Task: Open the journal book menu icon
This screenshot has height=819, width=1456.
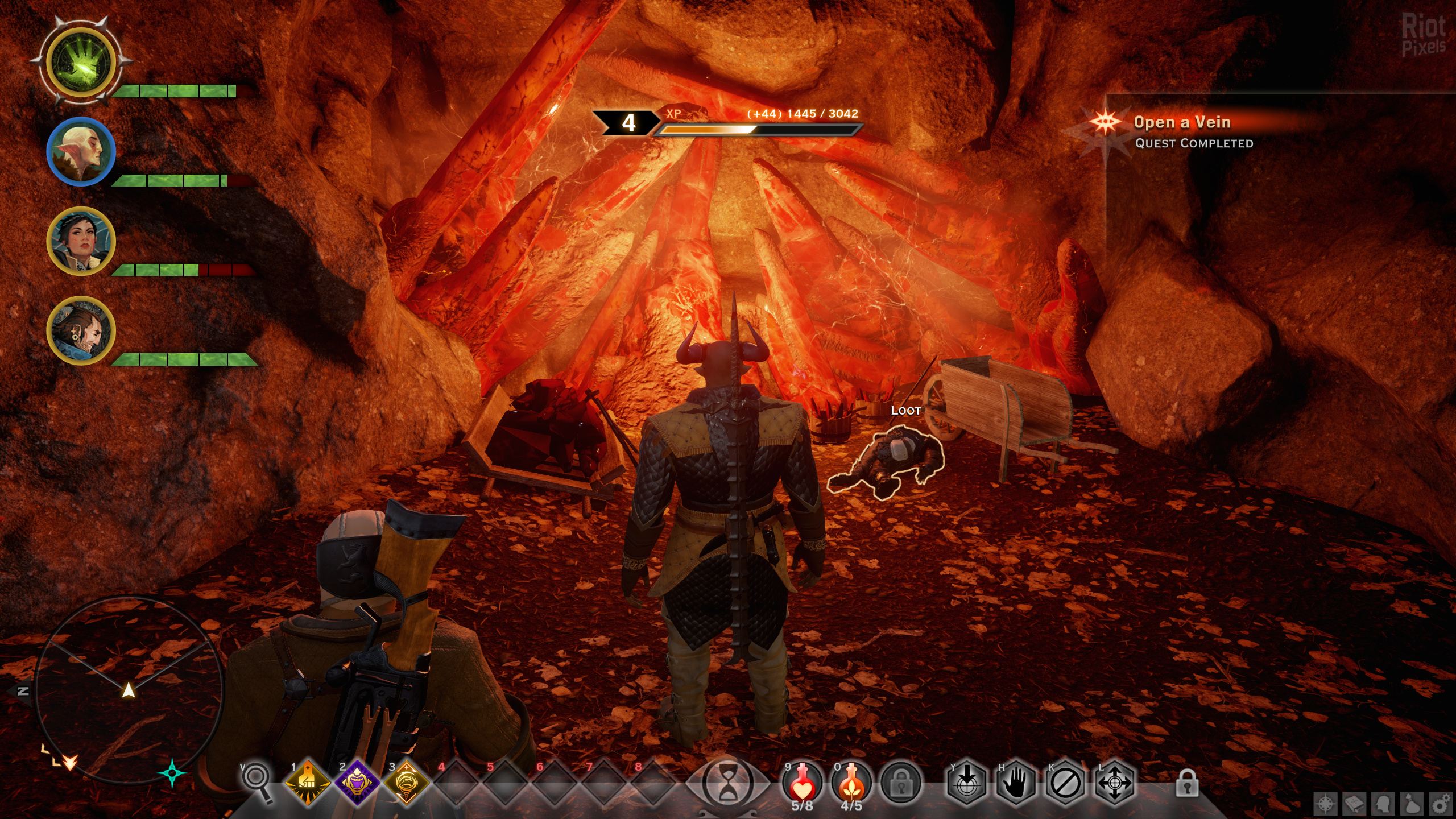Action: pos(1354,804)
